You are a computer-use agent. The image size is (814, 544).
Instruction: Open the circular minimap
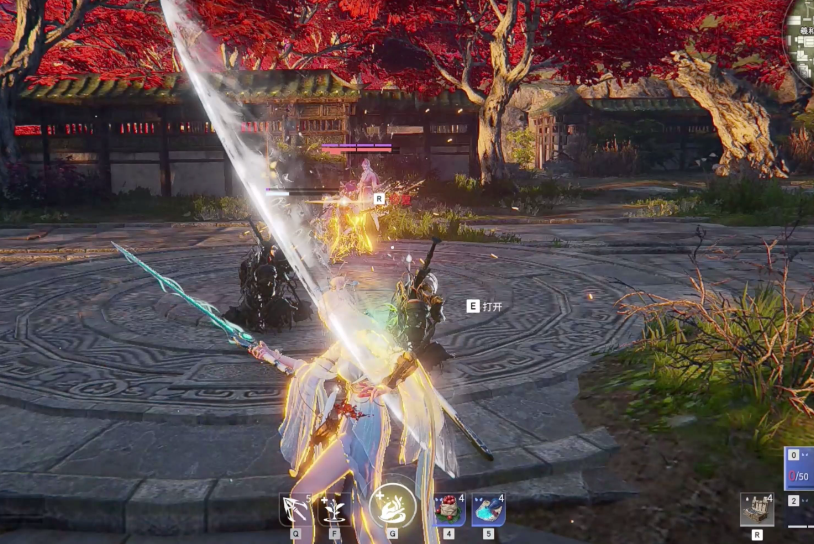click(x=802, y=40)
